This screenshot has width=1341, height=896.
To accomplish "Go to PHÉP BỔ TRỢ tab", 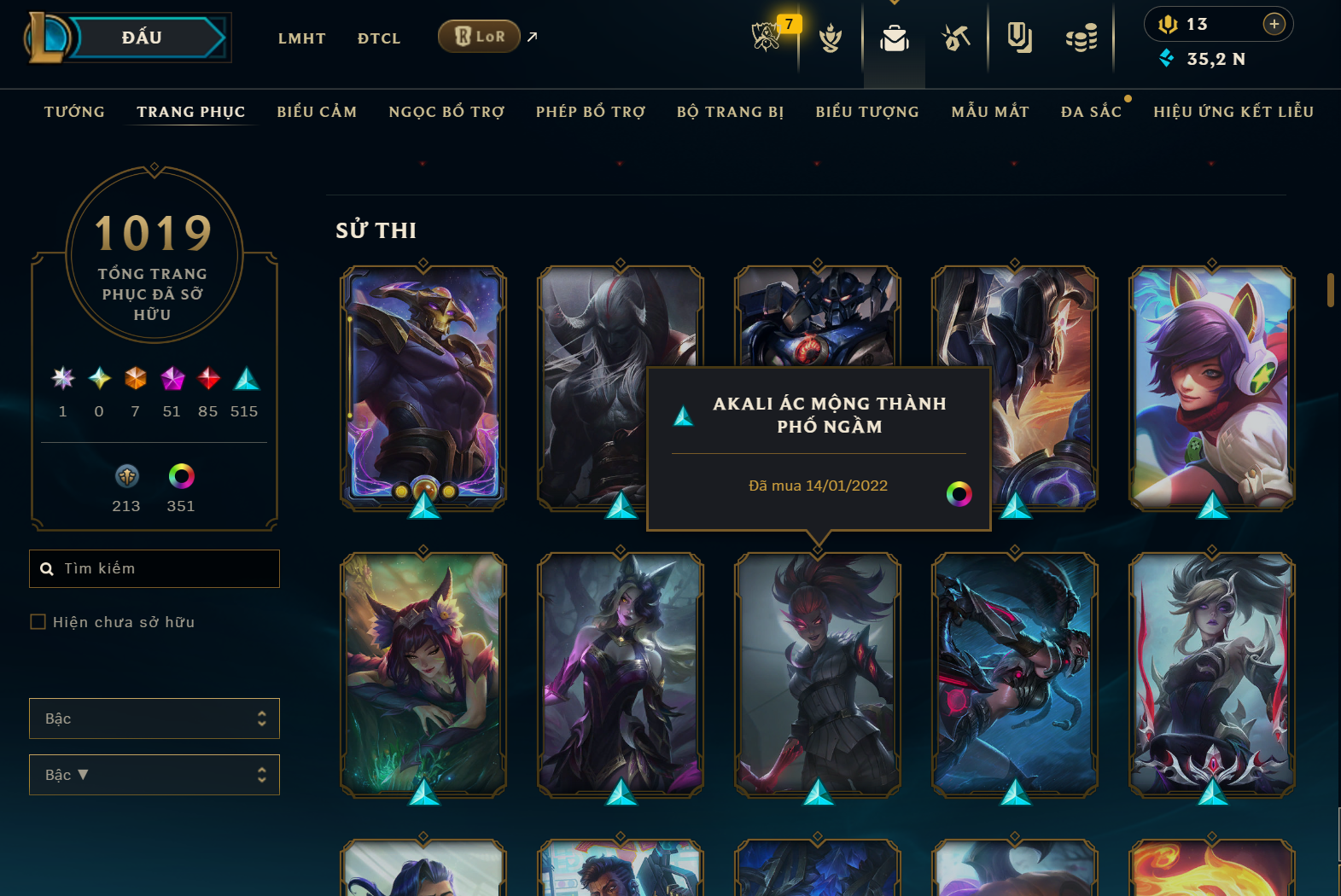I will coord(590,112).
